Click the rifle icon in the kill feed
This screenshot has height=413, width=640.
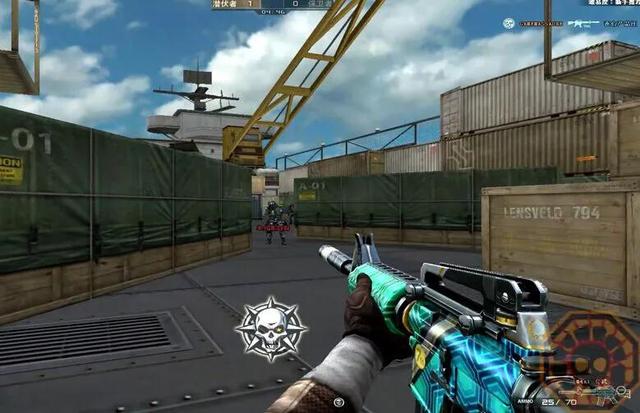pos(584,23)
